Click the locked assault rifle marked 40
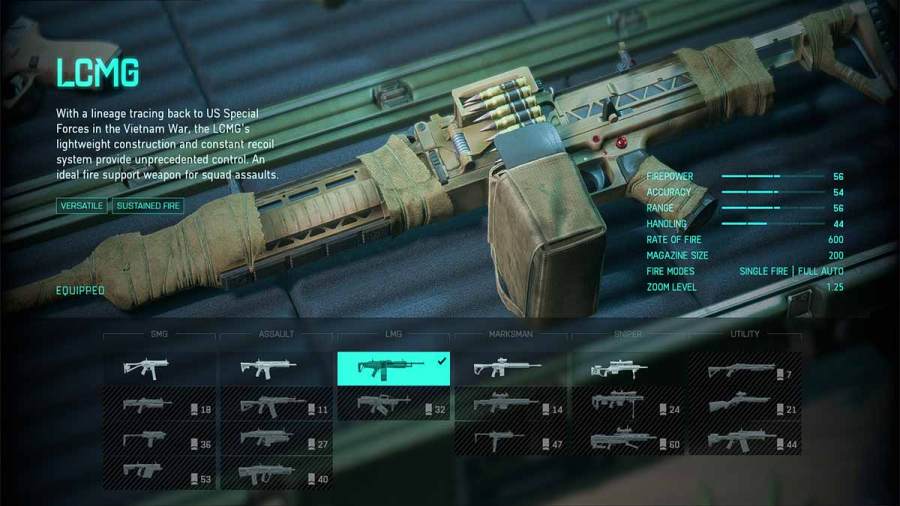Viewport: 900px width, 506px height. click(276, 474)
